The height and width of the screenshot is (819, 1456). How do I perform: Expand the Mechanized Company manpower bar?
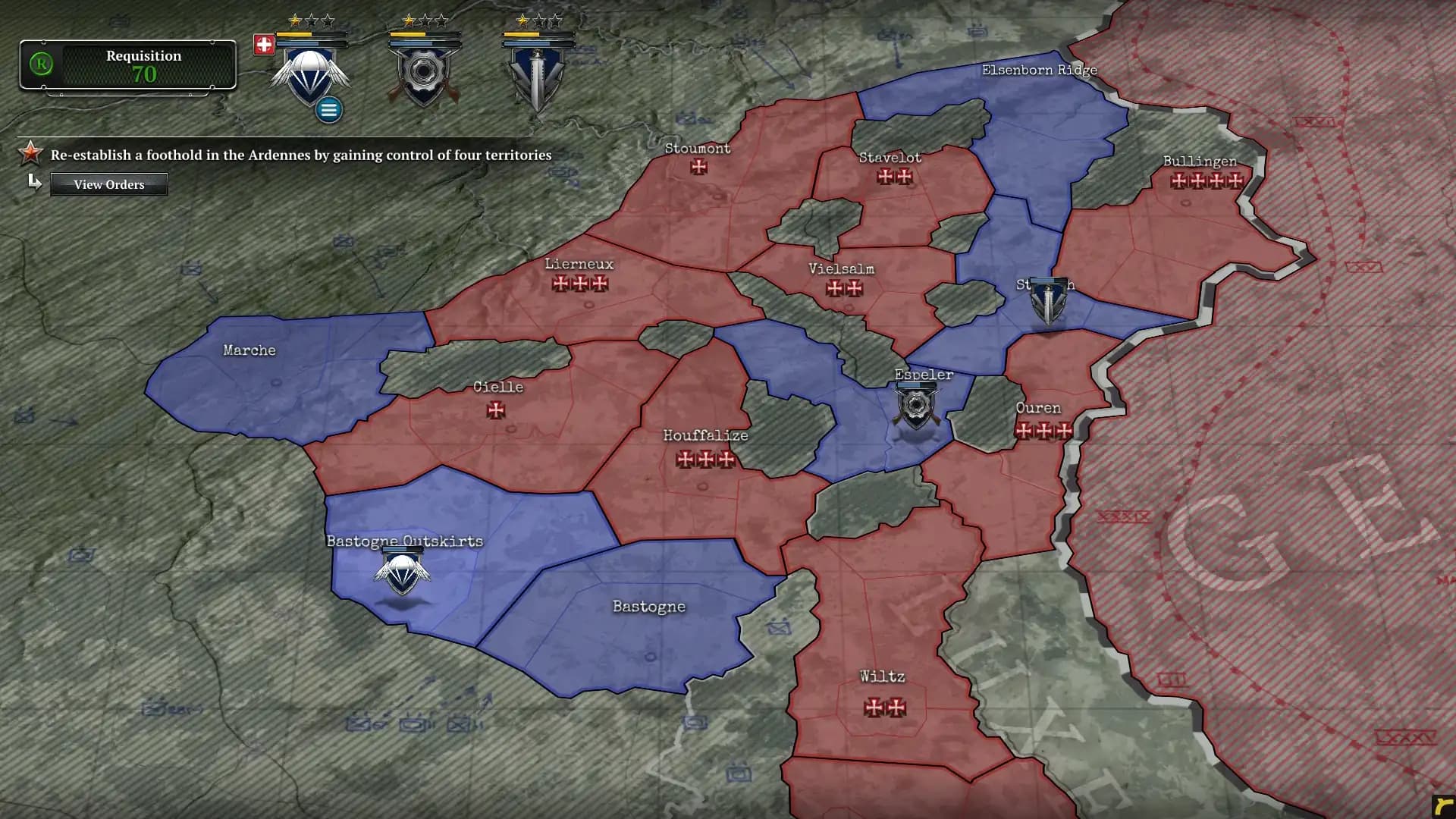tap(425, 42)
